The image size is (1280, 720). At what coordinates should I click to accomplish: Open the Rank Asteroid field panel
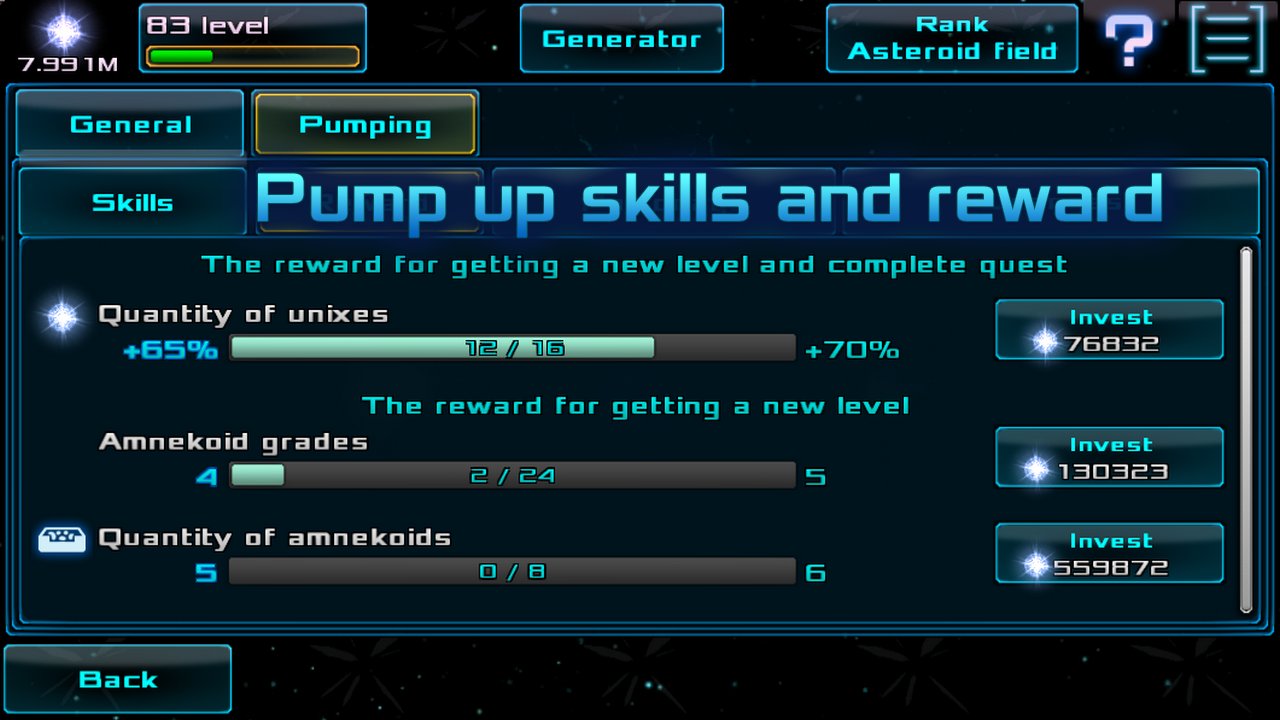point(951,39)
